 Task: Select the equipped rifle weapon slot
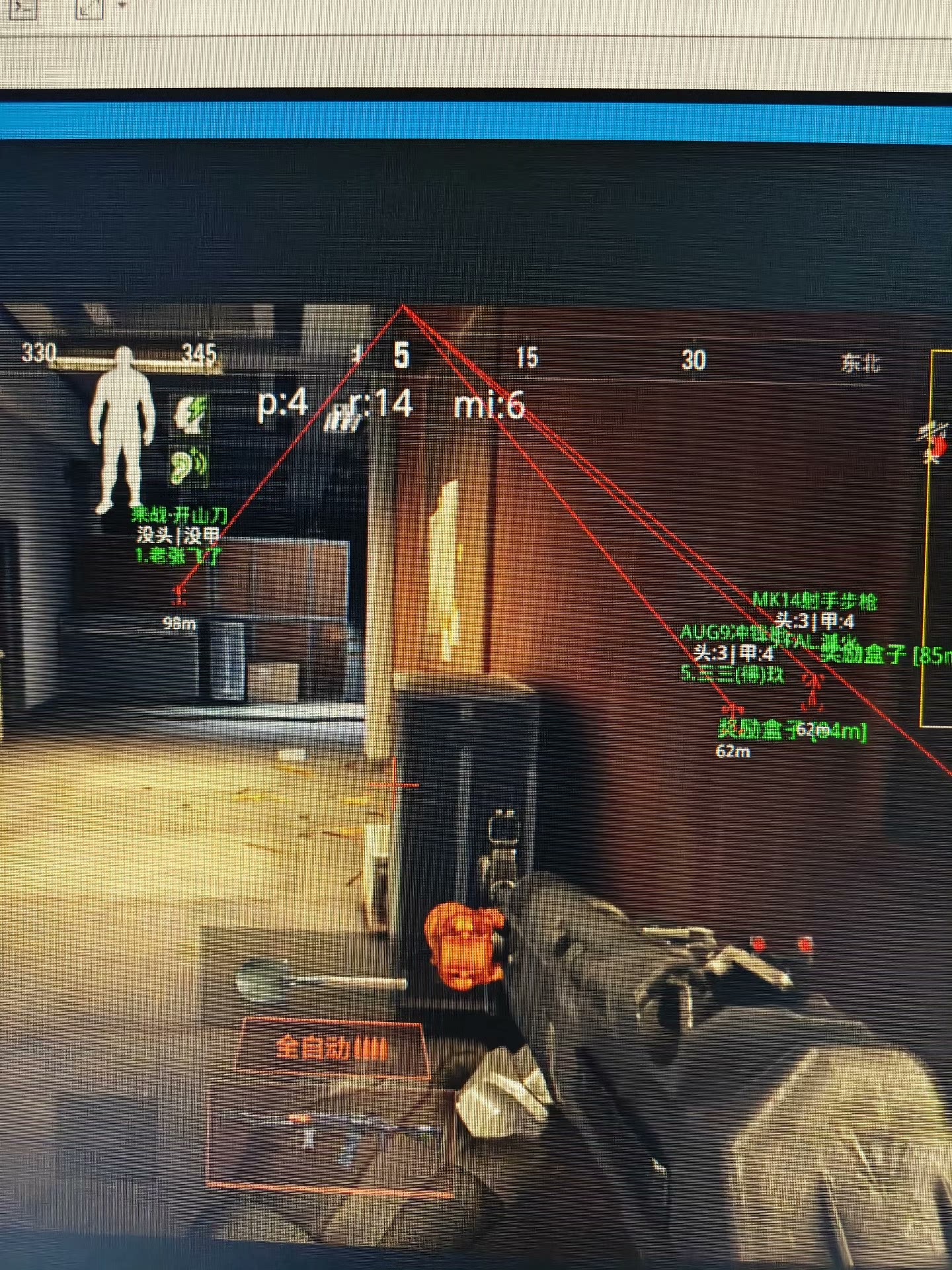pos(331,1132)
